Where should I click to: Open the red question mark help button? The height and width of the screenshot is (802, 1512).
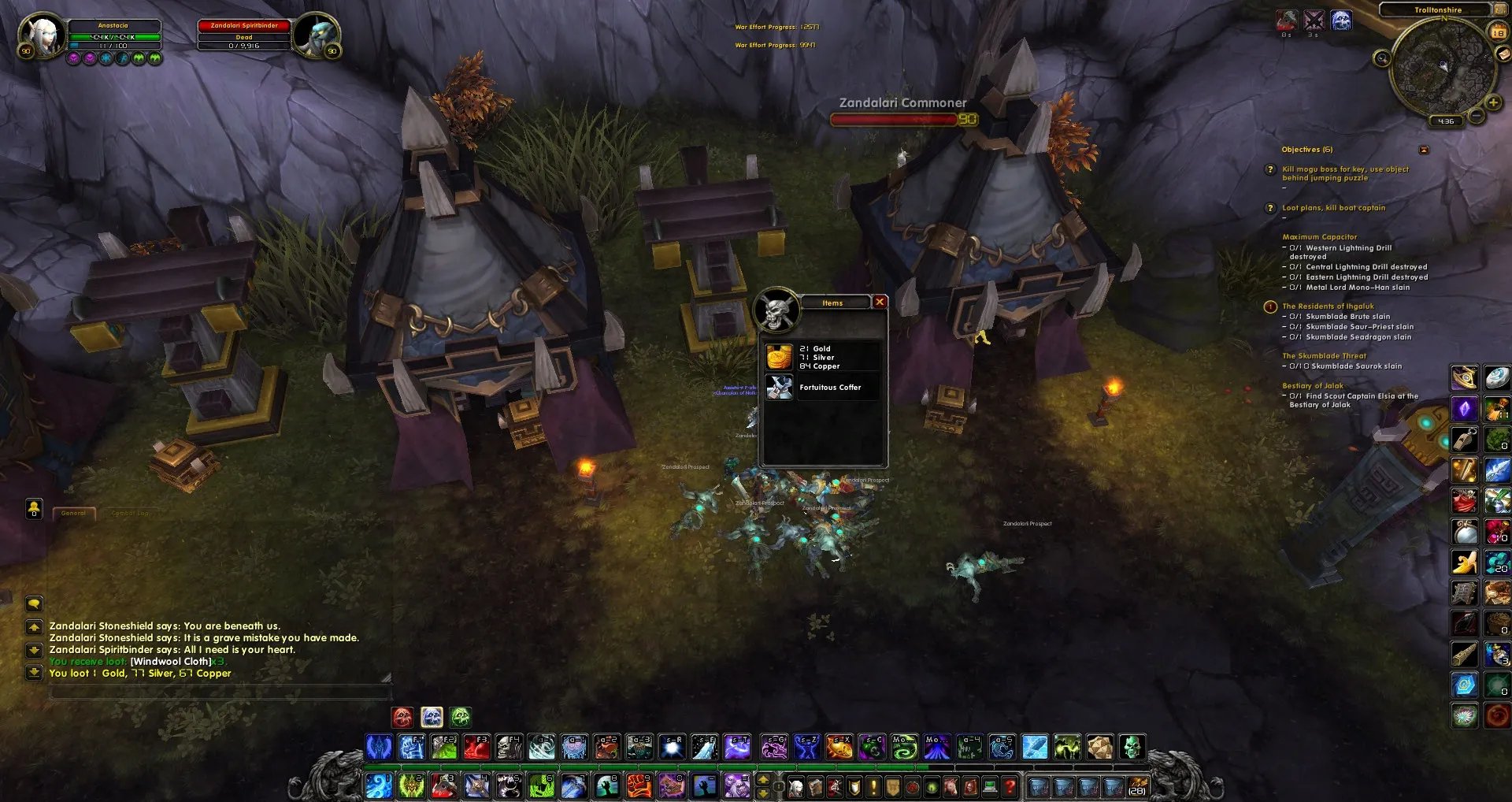(x=1010, y=786)
